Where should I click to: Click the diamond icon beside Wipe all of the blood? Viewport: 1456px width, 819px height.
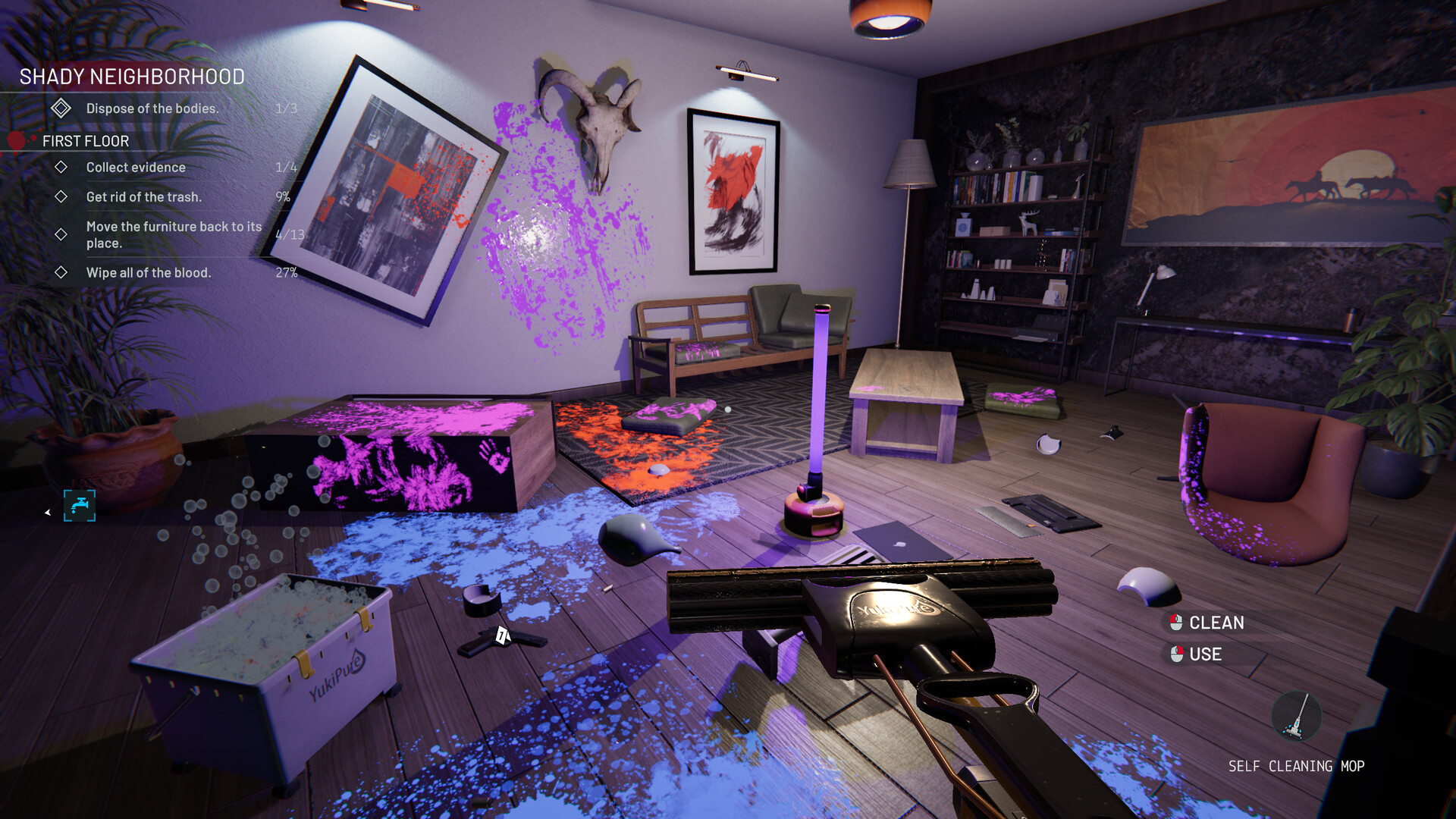point(61,273)
